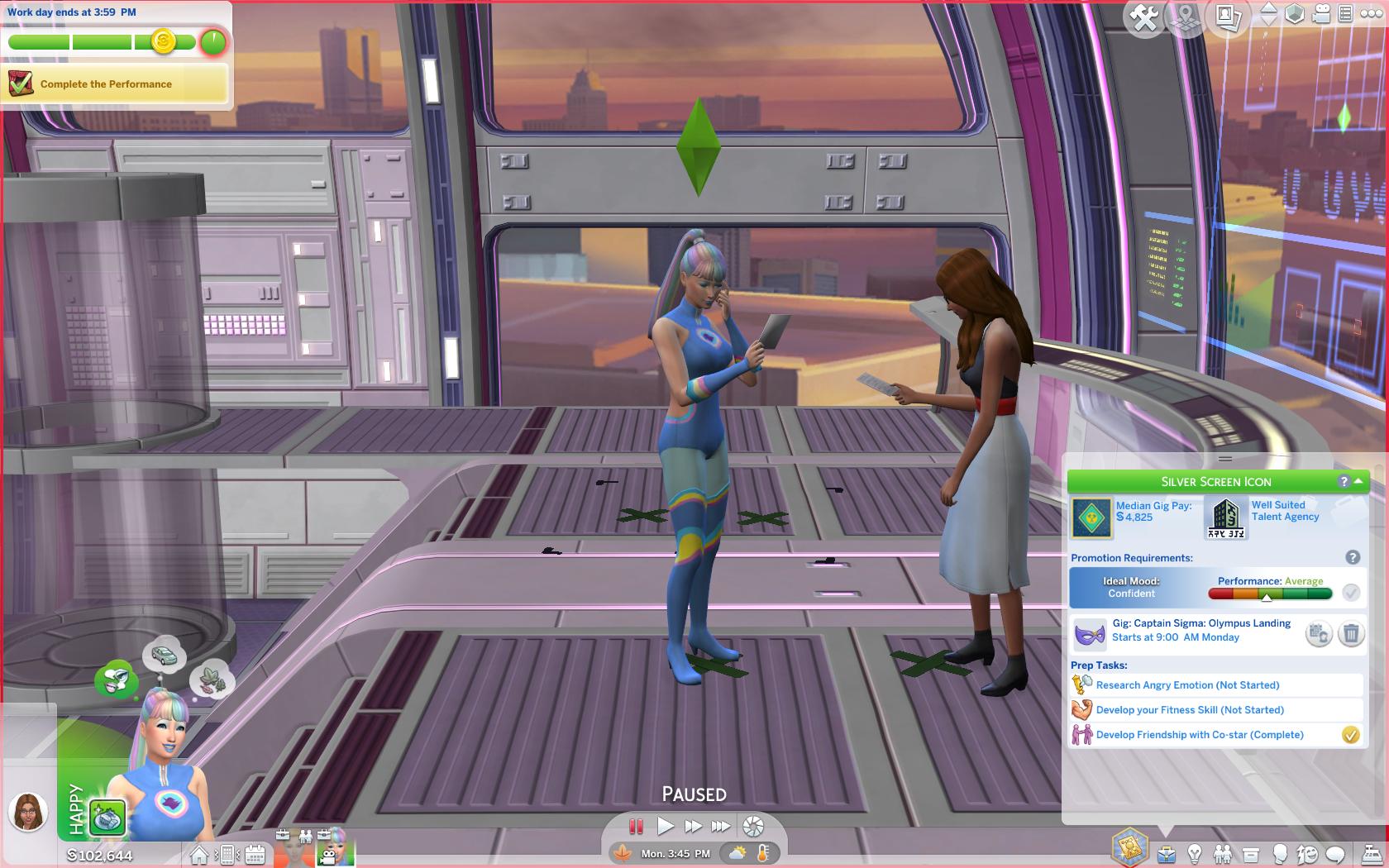Image resolution: width=1389 pixels, height=868 pixels.
Task: Open the Simology head icon
Action: click(1278, 854)
